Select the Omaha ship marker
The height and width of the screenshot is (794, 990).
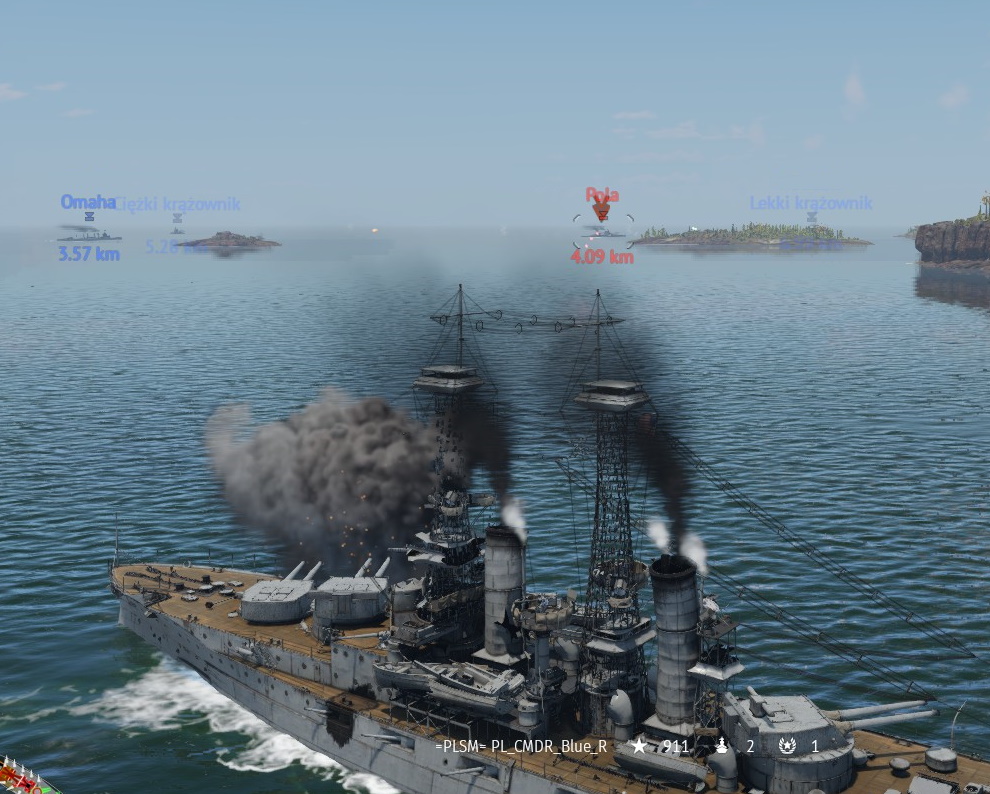pyautogui.click(x=88, y=216)
